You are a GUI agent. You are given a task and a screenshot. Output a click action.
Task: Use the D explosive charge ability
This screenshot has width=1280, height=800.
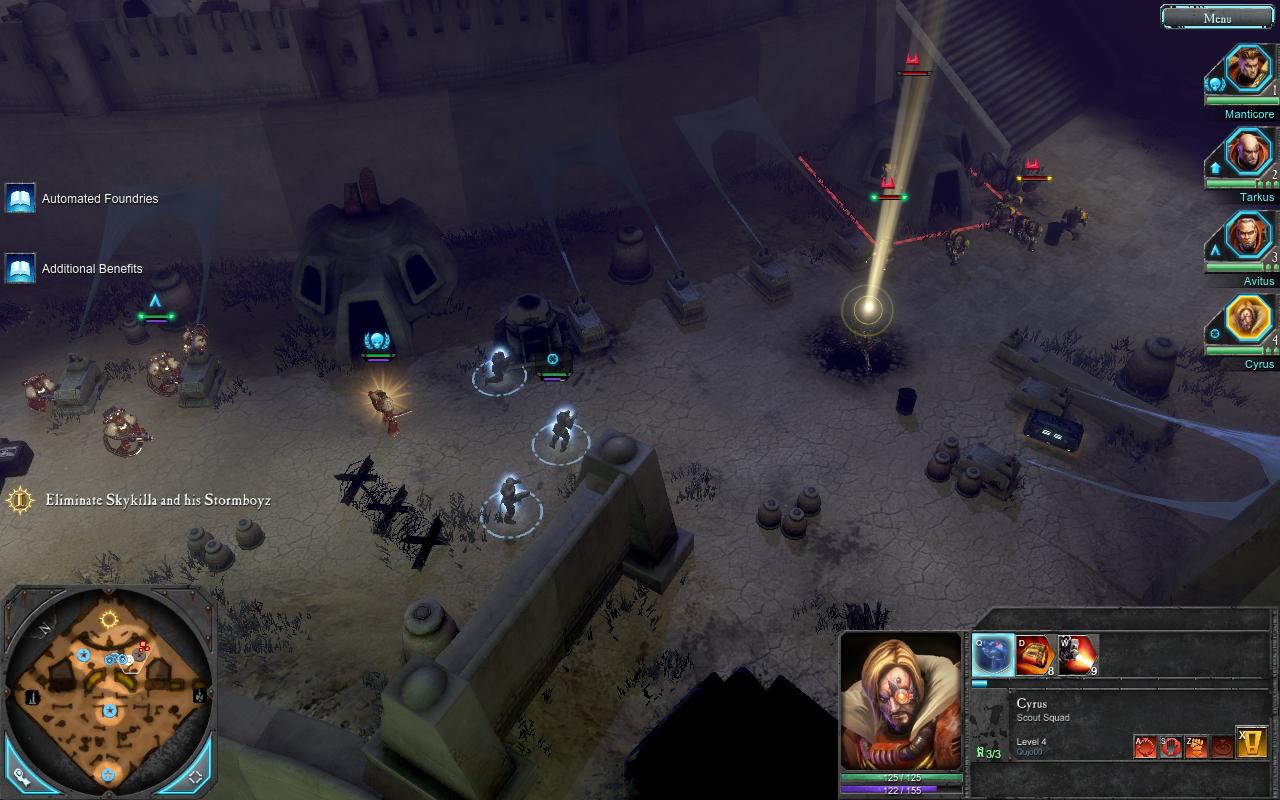click(1035, 655)
